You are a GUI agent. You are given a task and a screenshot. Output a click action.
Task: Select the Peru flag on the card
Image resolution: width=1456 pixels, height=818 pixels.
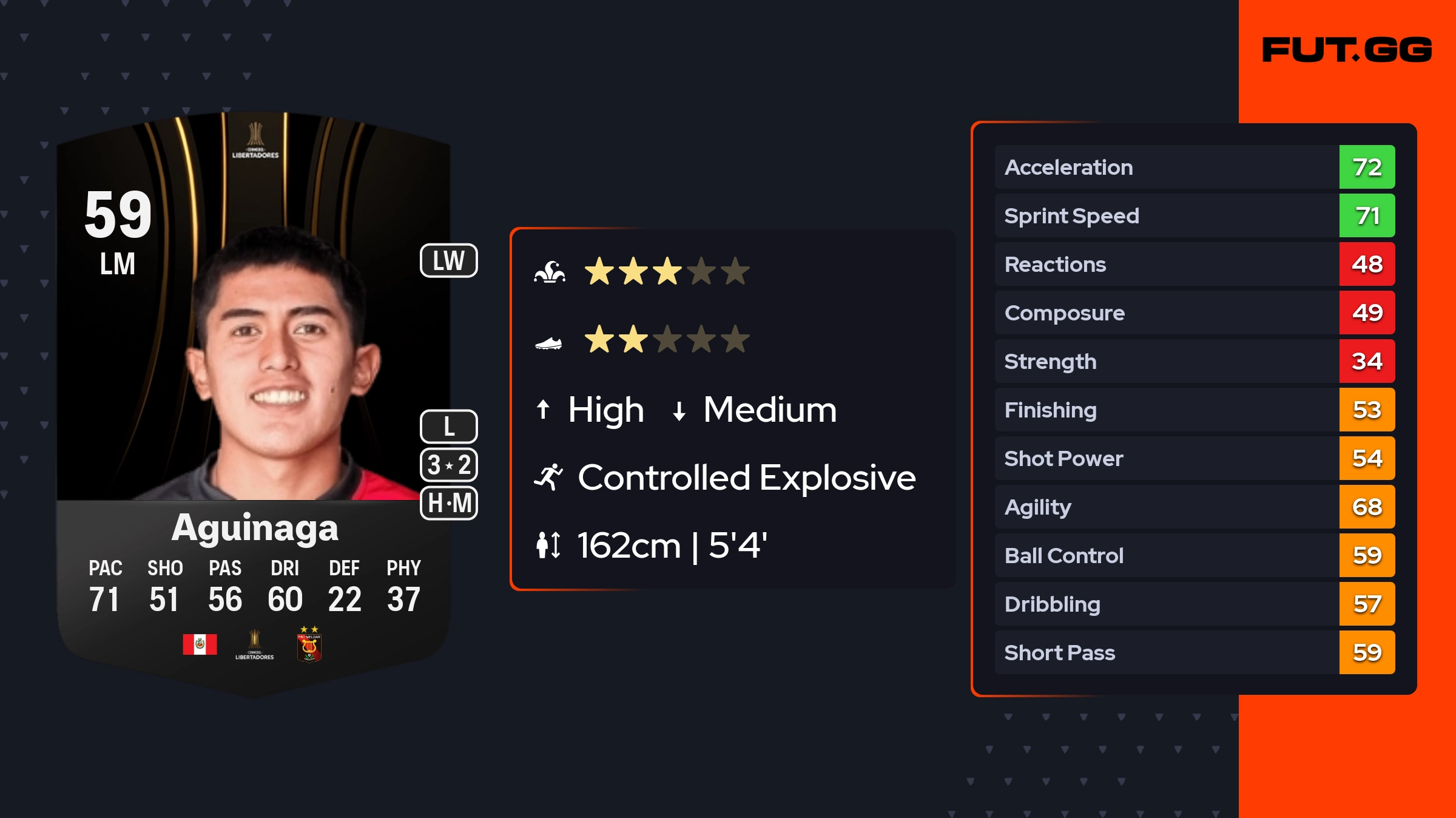pos(200,644)
